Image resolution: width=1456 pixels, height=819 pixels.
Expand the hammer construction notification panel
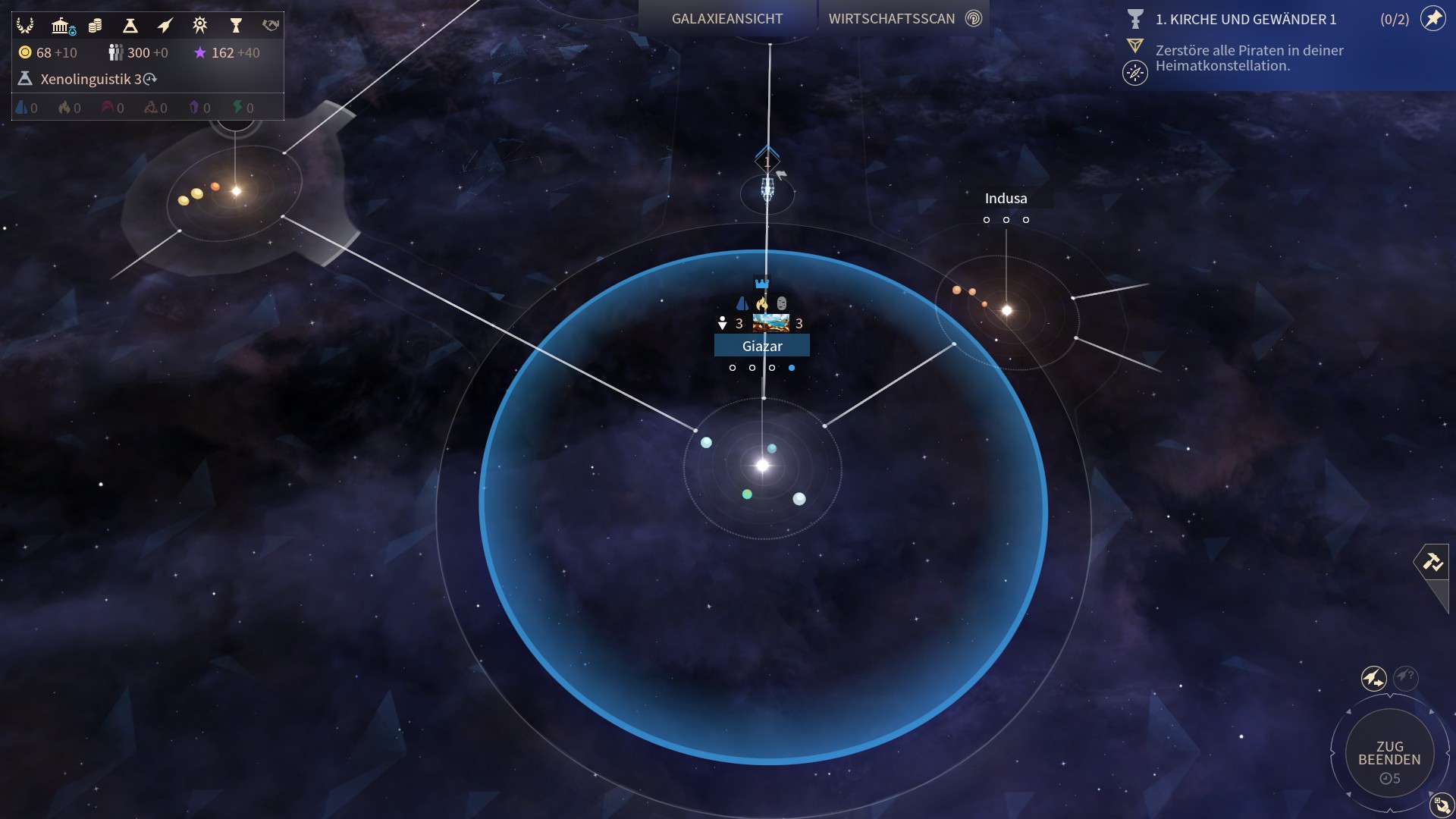pyautogui.click(x=1432, y=562)
